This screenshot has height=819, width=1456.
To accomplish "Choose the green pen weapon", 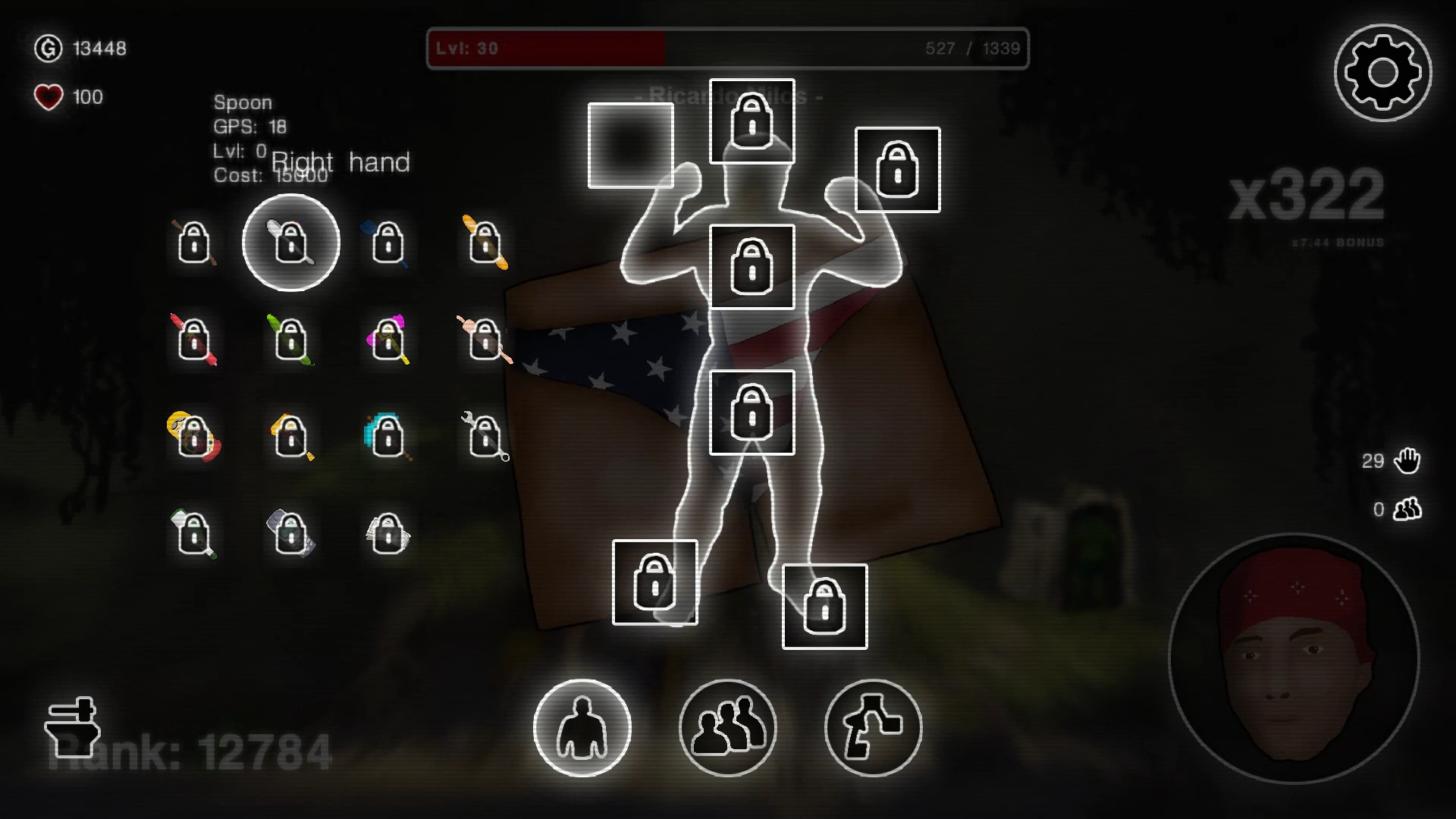I will [290, 341].
